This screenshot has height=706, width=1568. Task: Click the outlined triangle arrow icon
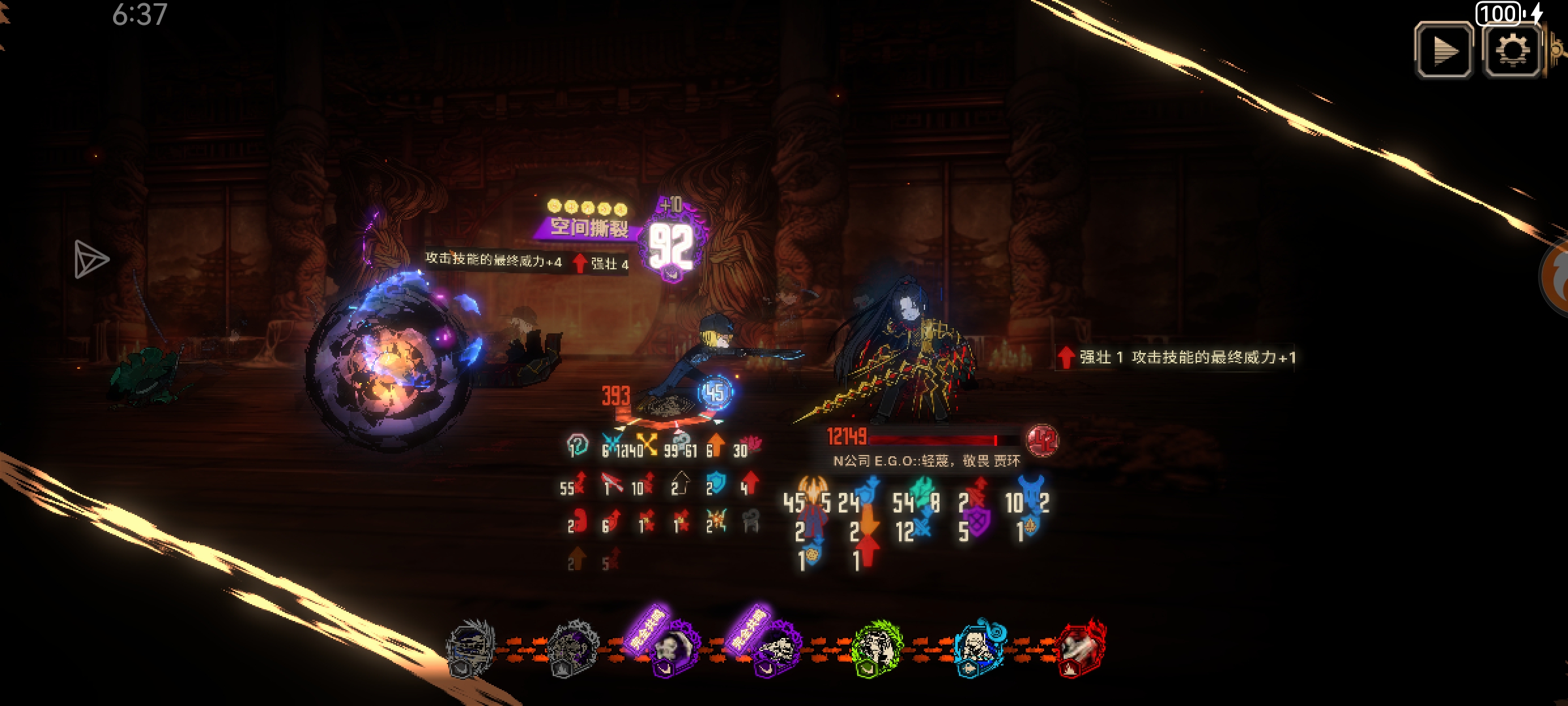[x=90, y=260]
